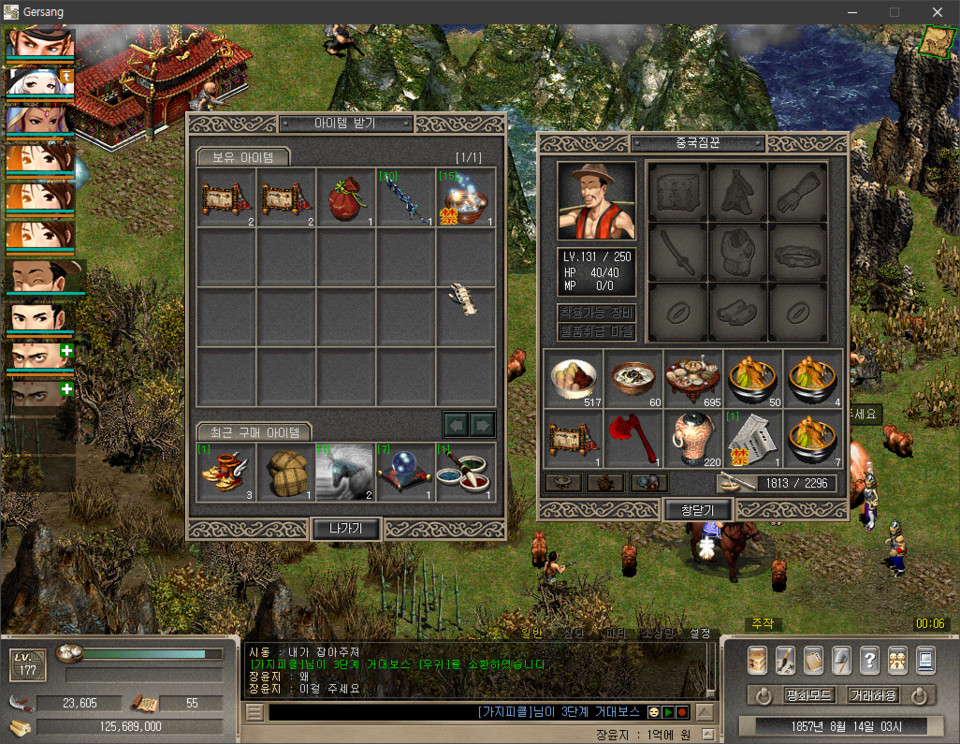Open the question mark help icon
960x744 pixels.
coord(869,659)
